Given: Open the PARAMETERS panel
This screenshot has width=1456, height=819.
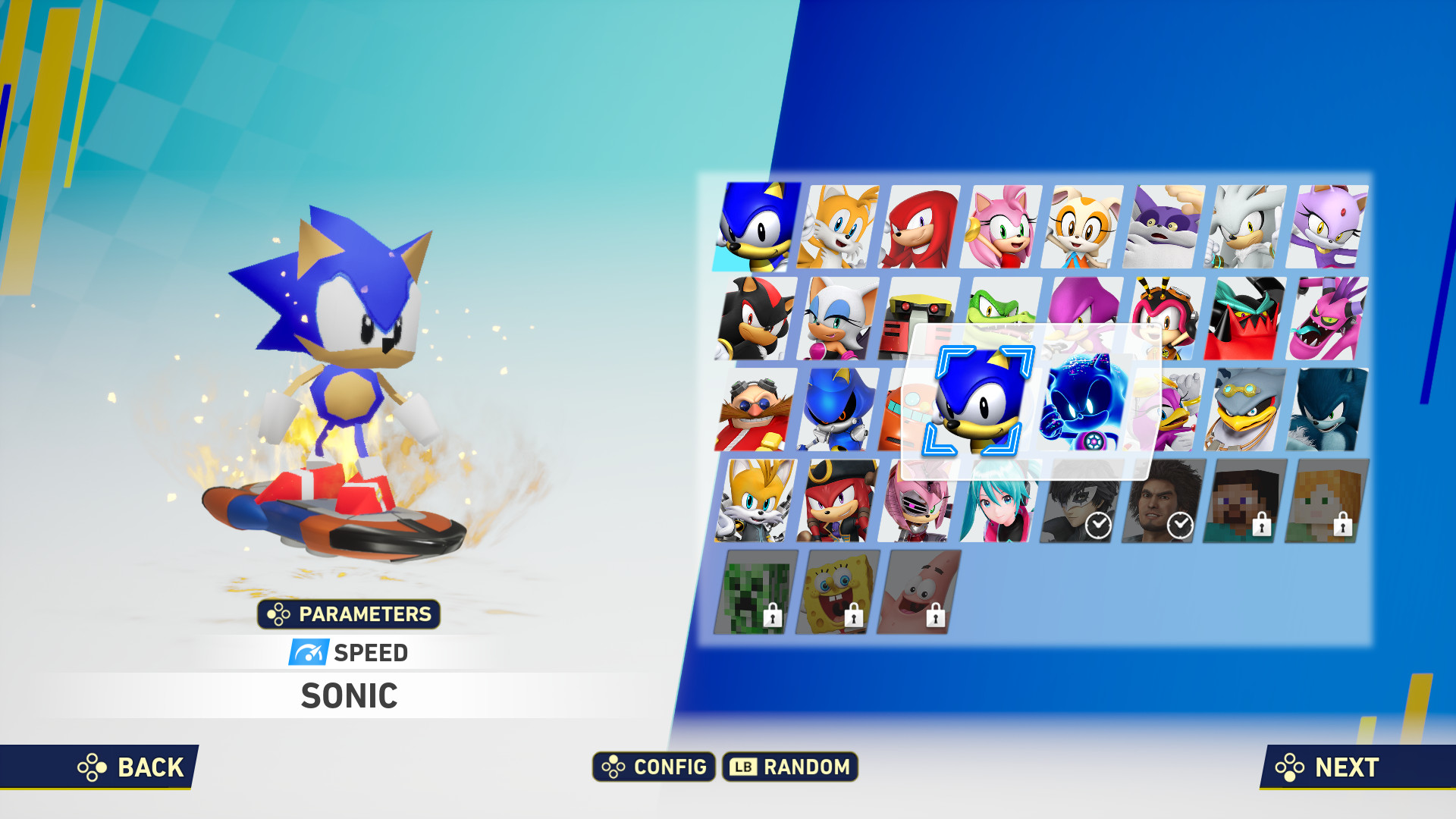Looking at the screenshot, I should [x=349, y=615].
